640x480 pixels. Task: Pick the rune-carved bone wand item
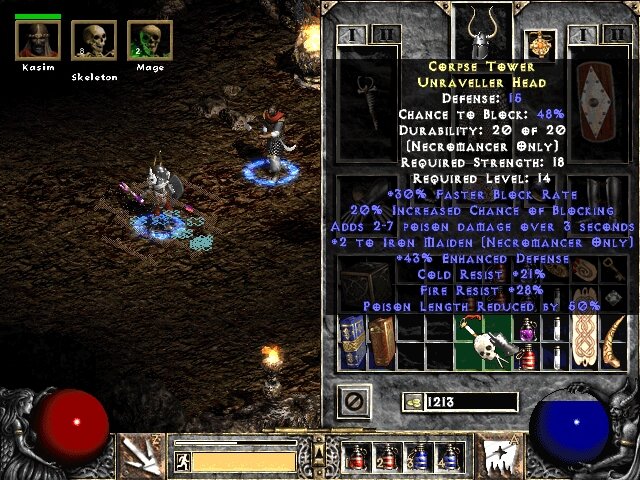coord(585,341)
